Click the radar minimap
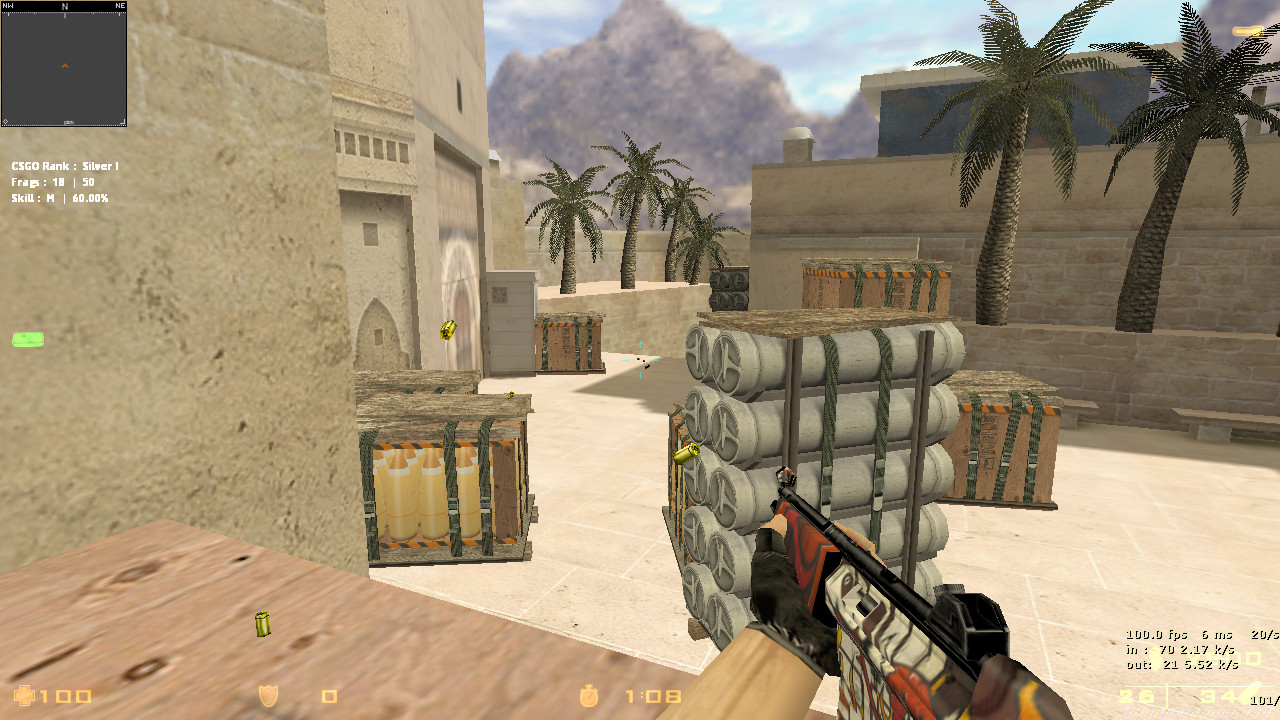Viewport: 1280px width, 720px height. coord(64,63)
